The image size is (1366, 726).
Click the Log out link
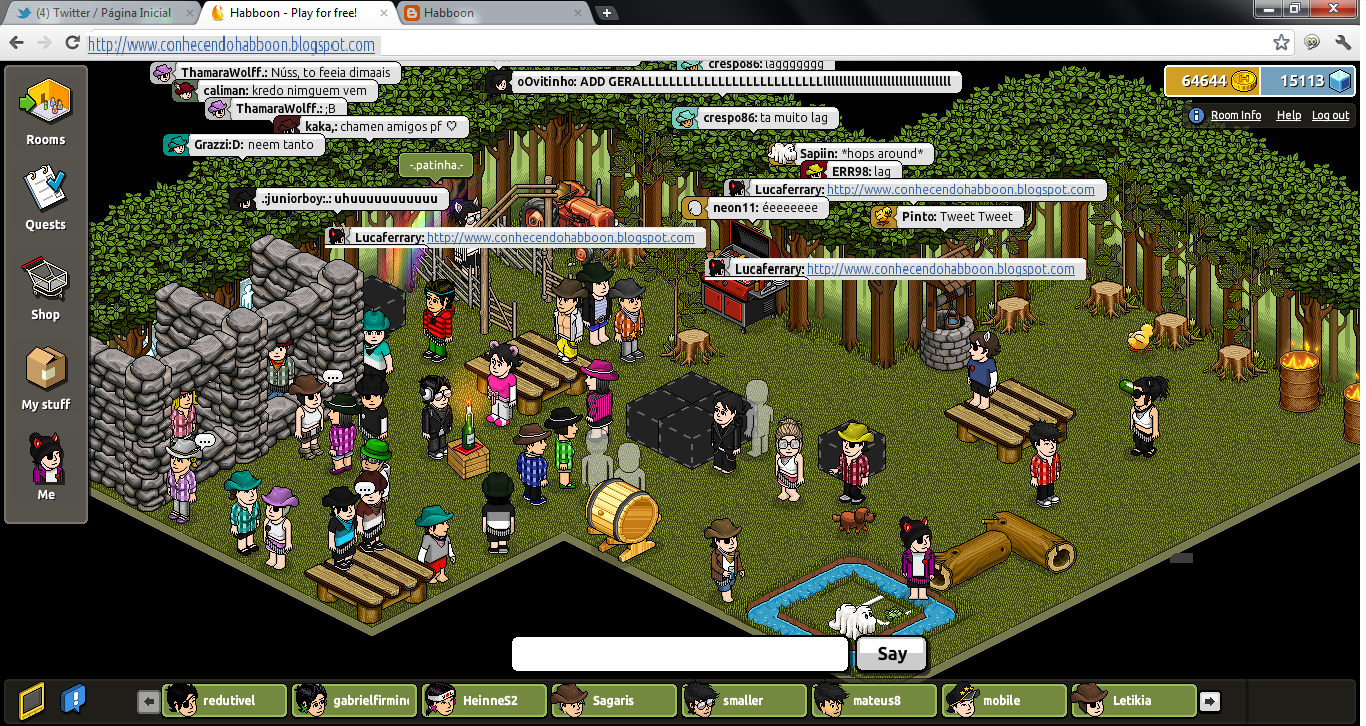tap(1330, 115)
